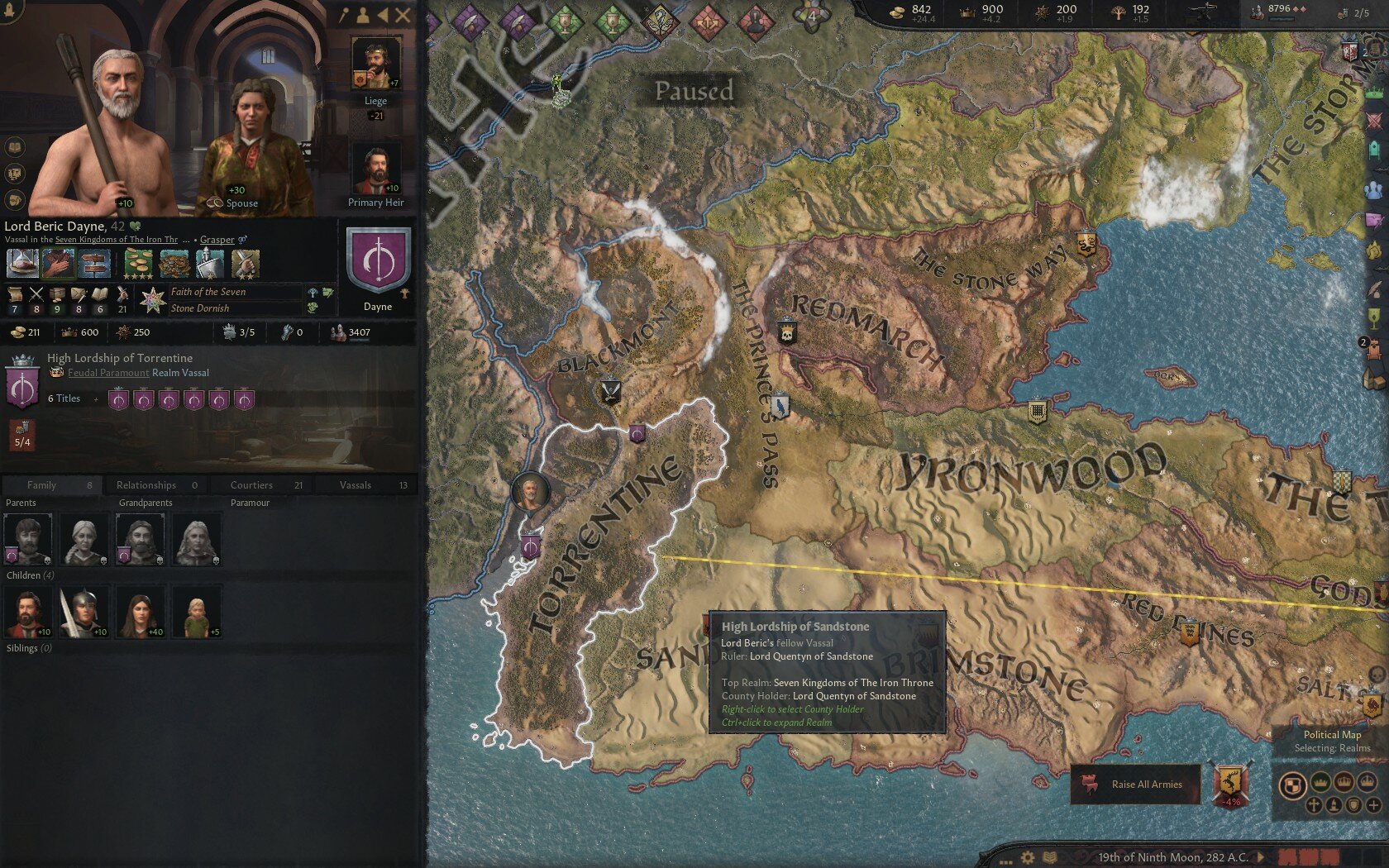
Task: Click the Faith of the Seven star icon
Action: click(155, 299)
